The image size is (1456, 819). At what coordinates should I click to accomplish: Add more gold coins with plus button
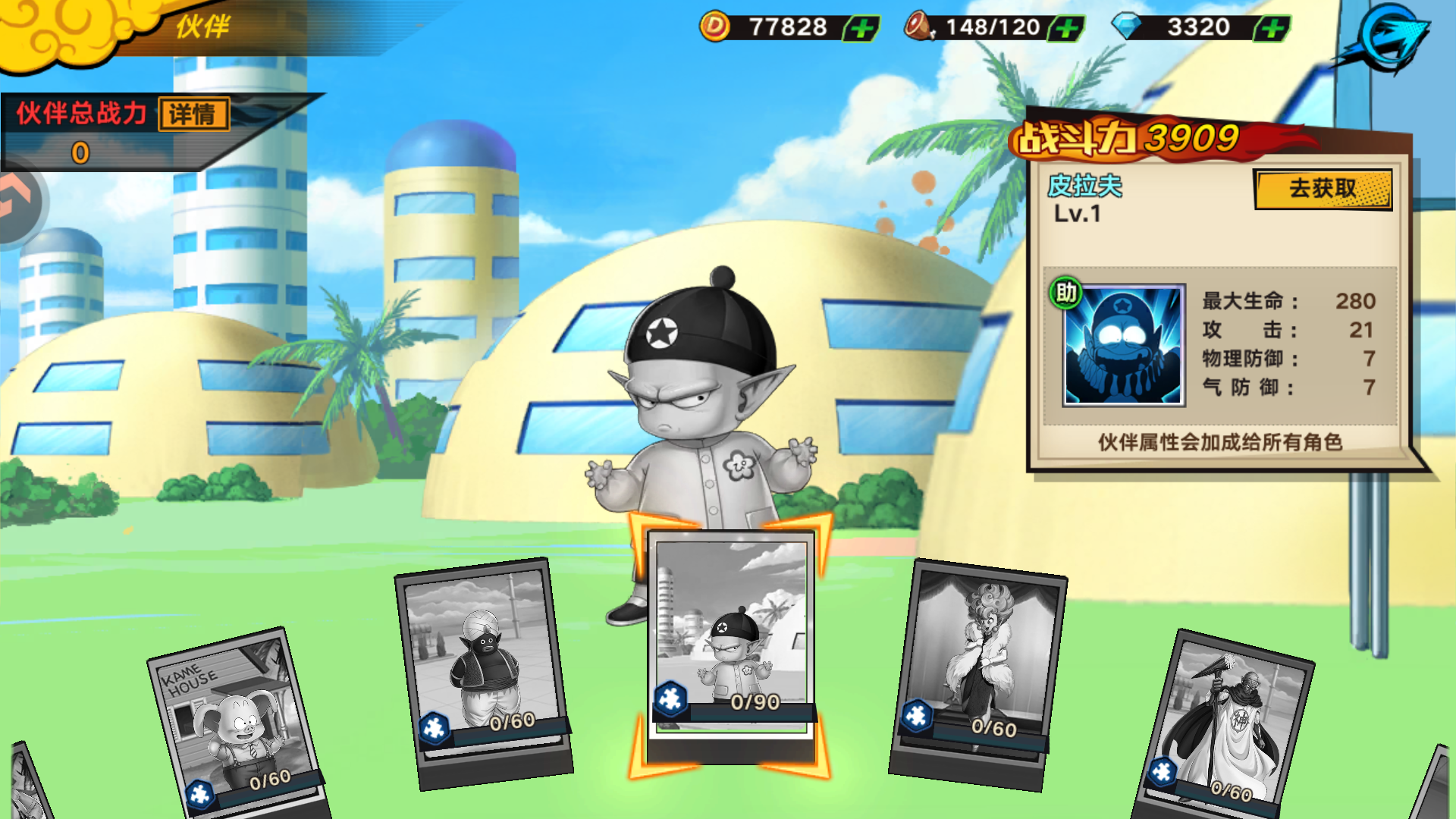(x=861, y=29)
